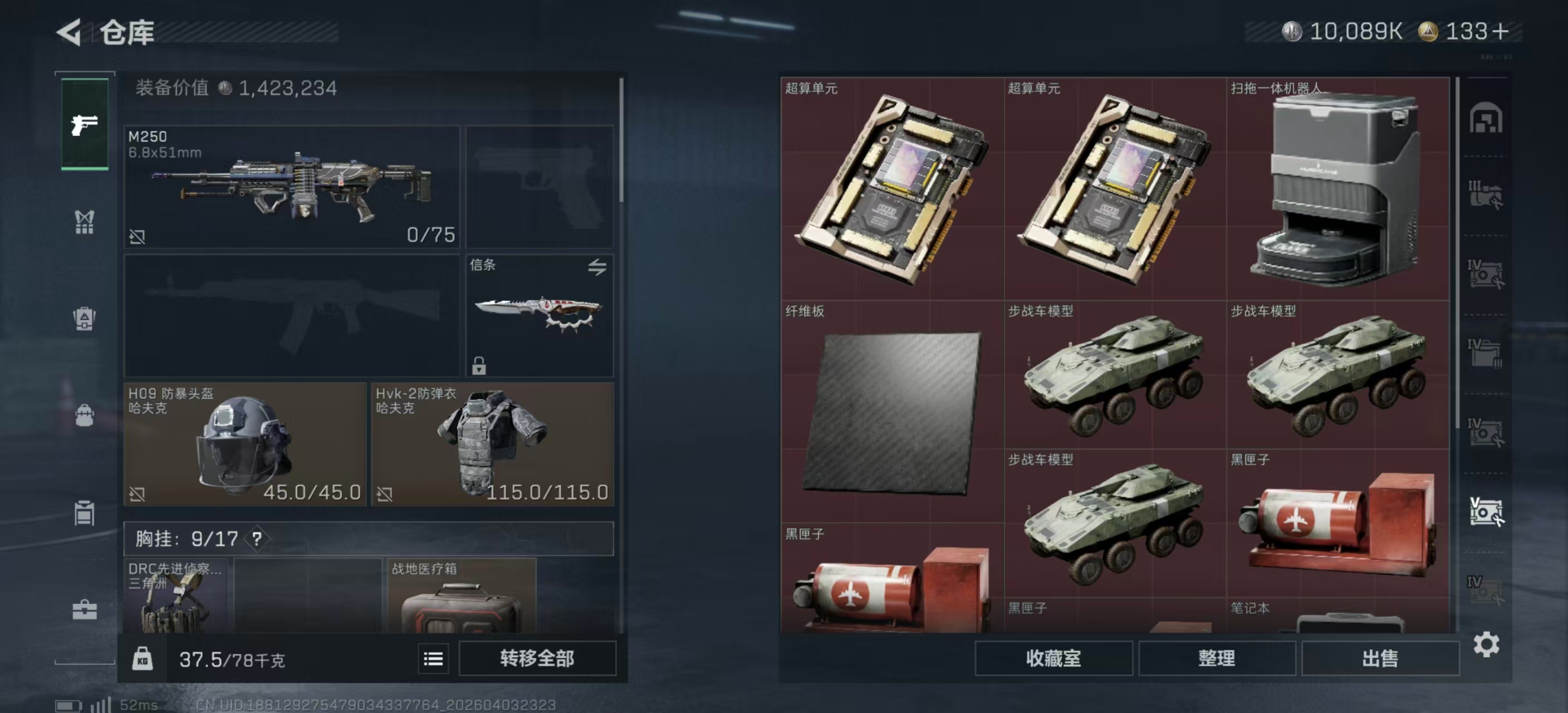Screen dimensions: 1568x713
Task: Open the chest rig category icon
Action: pyautogui.click(x=85, y=222)
